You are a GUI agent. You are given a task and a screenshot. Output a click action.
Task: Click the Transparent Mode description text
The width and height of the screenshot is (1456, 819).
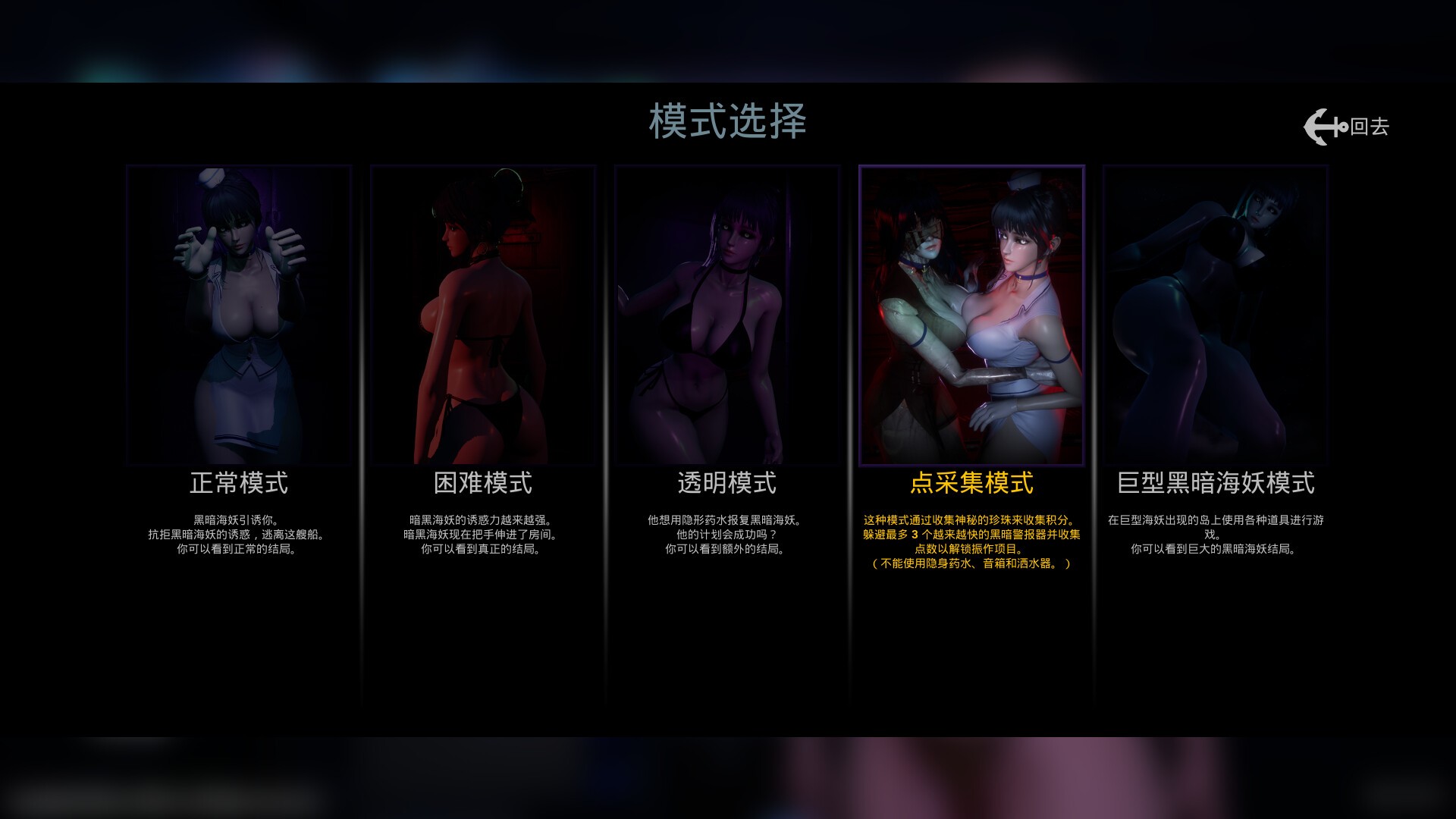(727, 532)
